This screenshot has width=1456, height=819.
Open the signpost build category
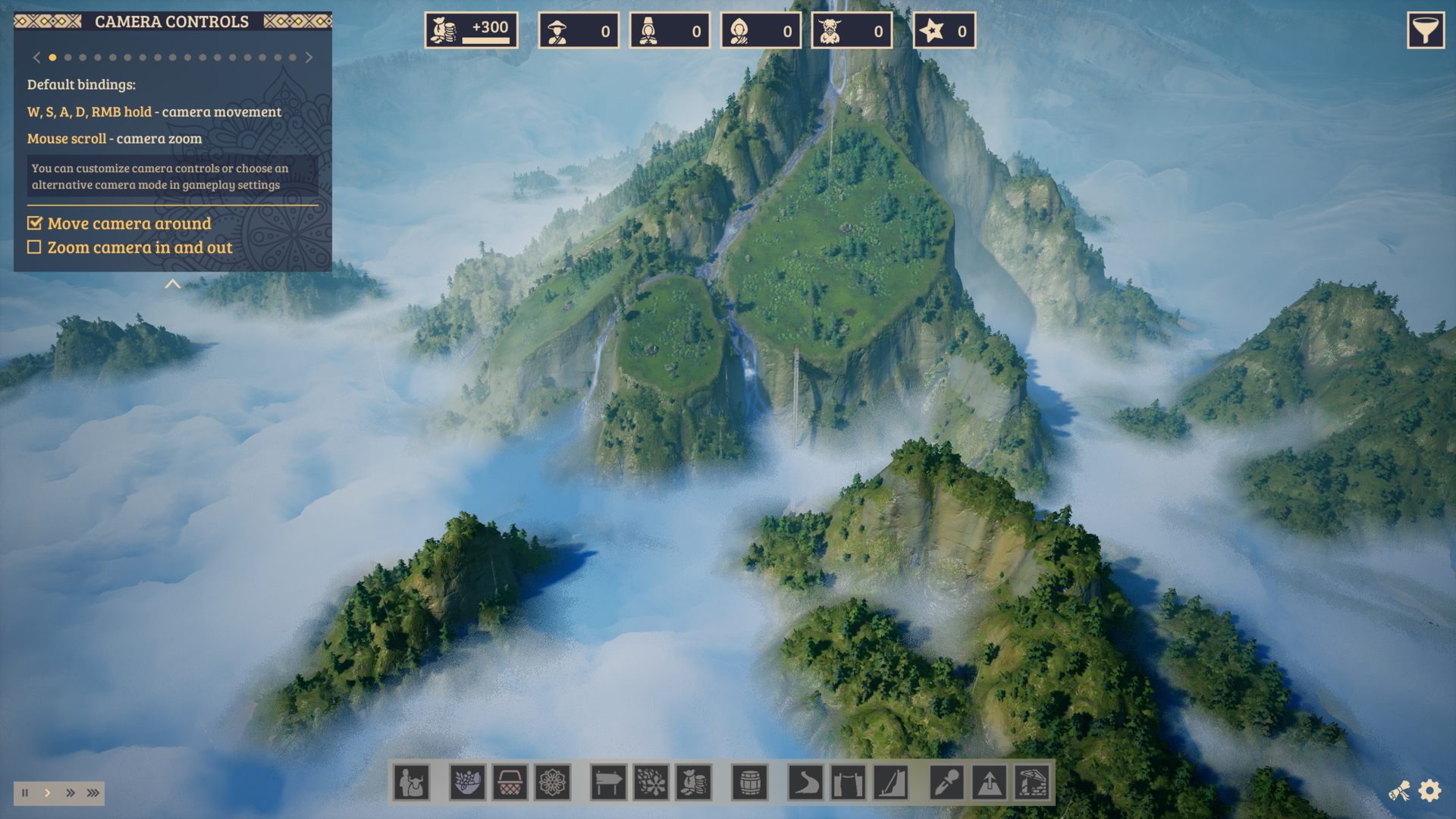pyautogui.click(x=608, y=782)
